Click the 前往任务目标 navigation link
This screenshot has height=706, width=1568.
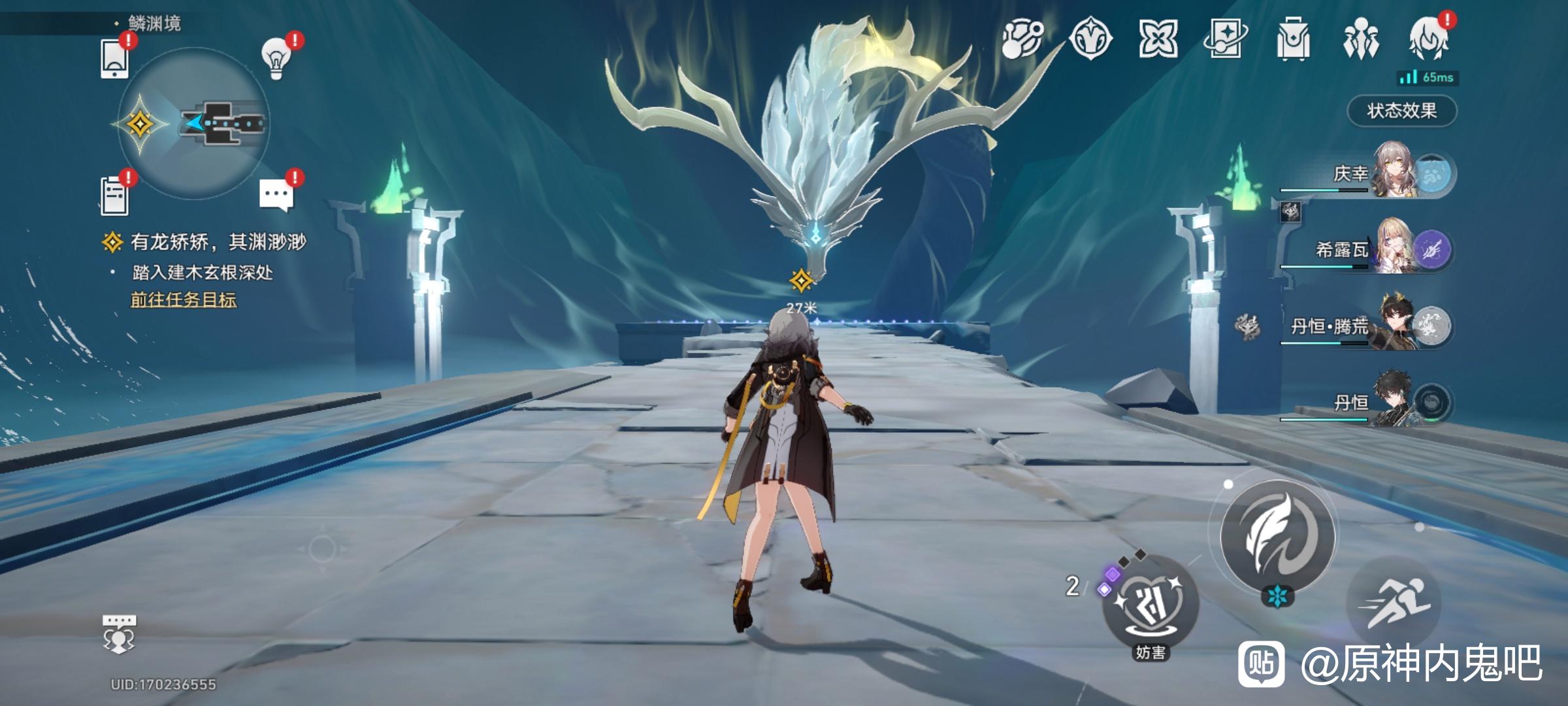pos(184,300)
